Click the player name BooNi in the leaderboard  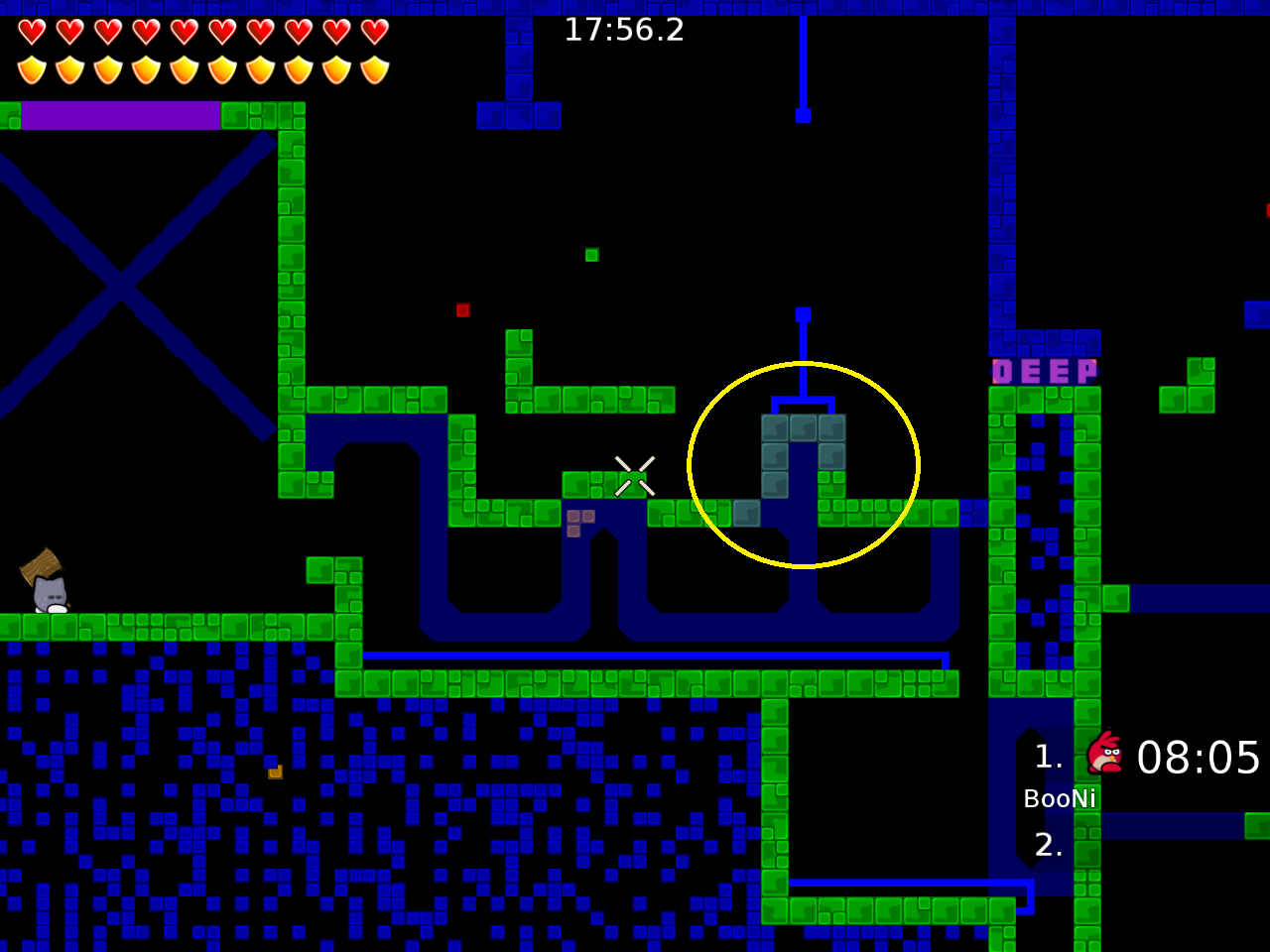click(1060, 797)
